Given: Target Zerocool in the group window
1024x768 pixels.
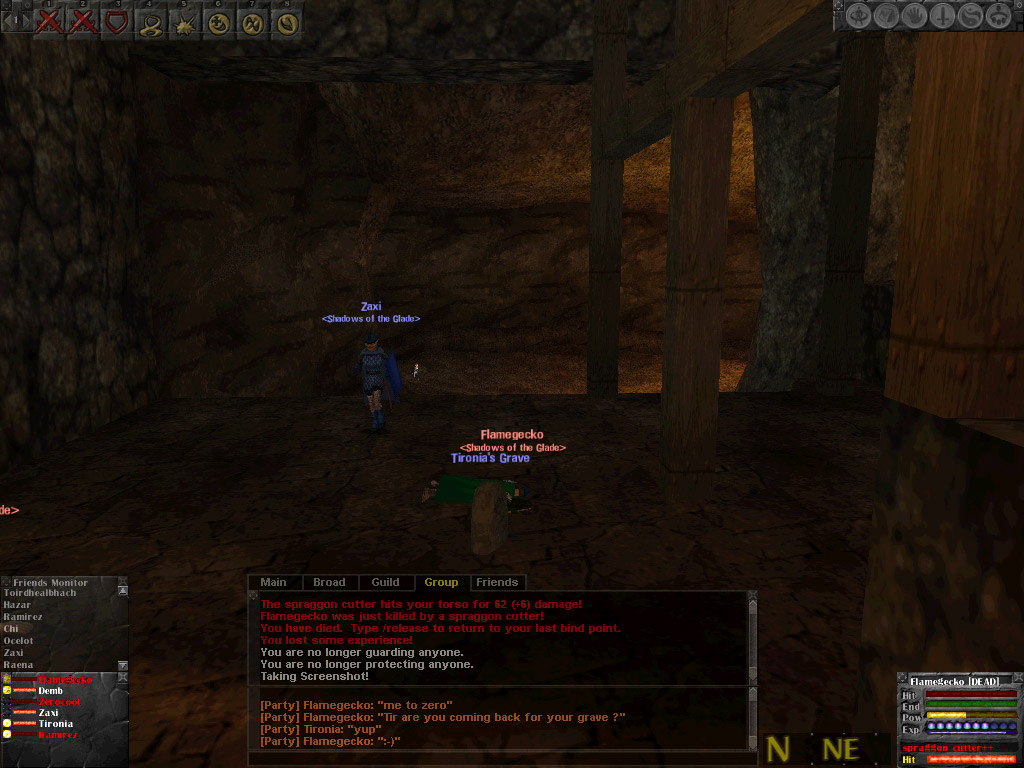Looking at the screenshot, I should pyautogui.click(x=60, y=702).
